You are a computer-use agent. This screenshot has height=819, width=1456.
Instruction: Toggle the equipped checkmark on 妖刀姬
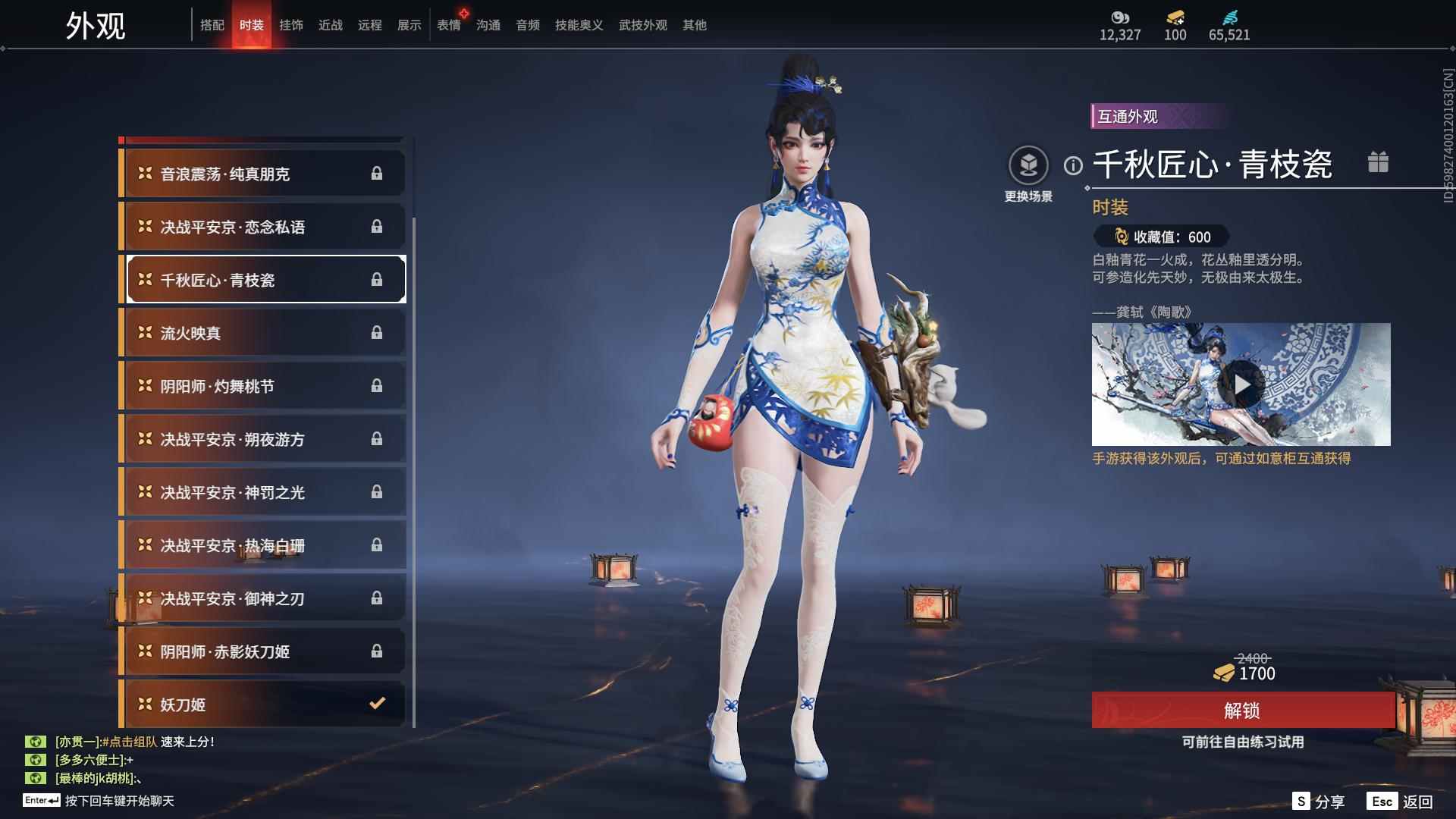tap(377, 704)
